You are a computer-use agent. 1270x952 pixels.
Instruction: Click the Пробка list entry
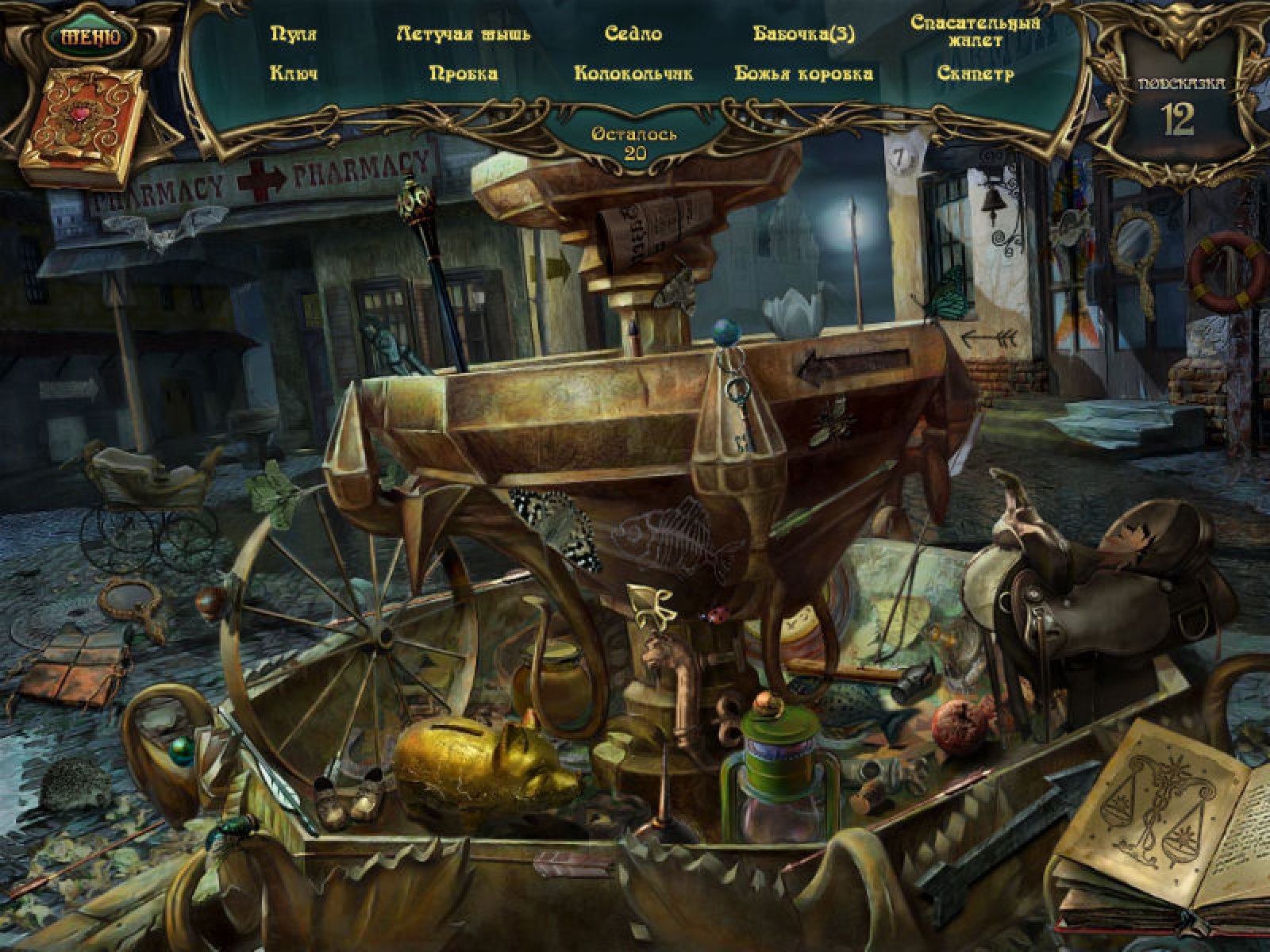[x=464, y=74]
